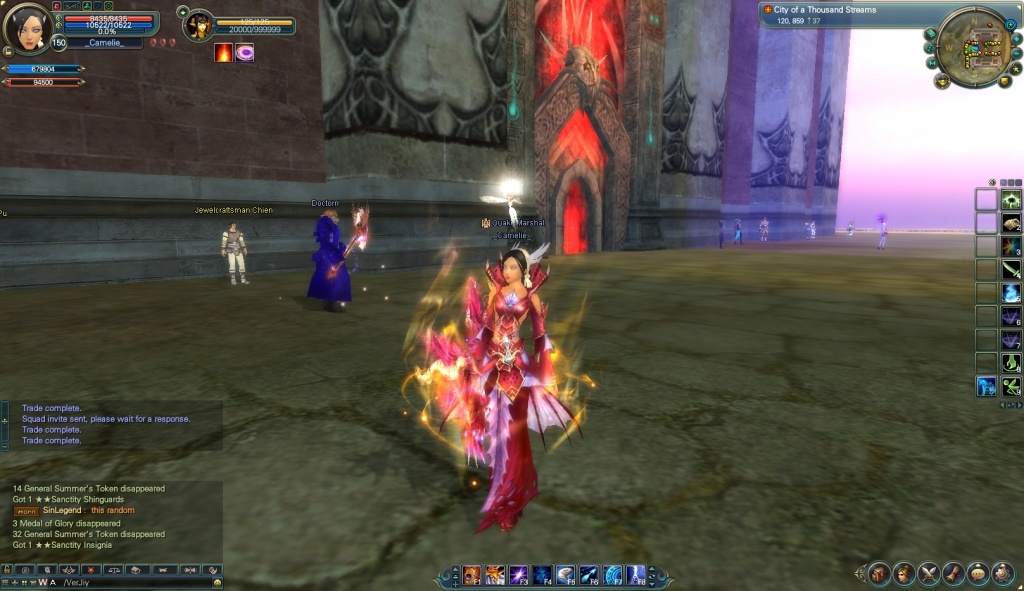
Task: Cast the F5 tornado skill
Action: (565, 575)
